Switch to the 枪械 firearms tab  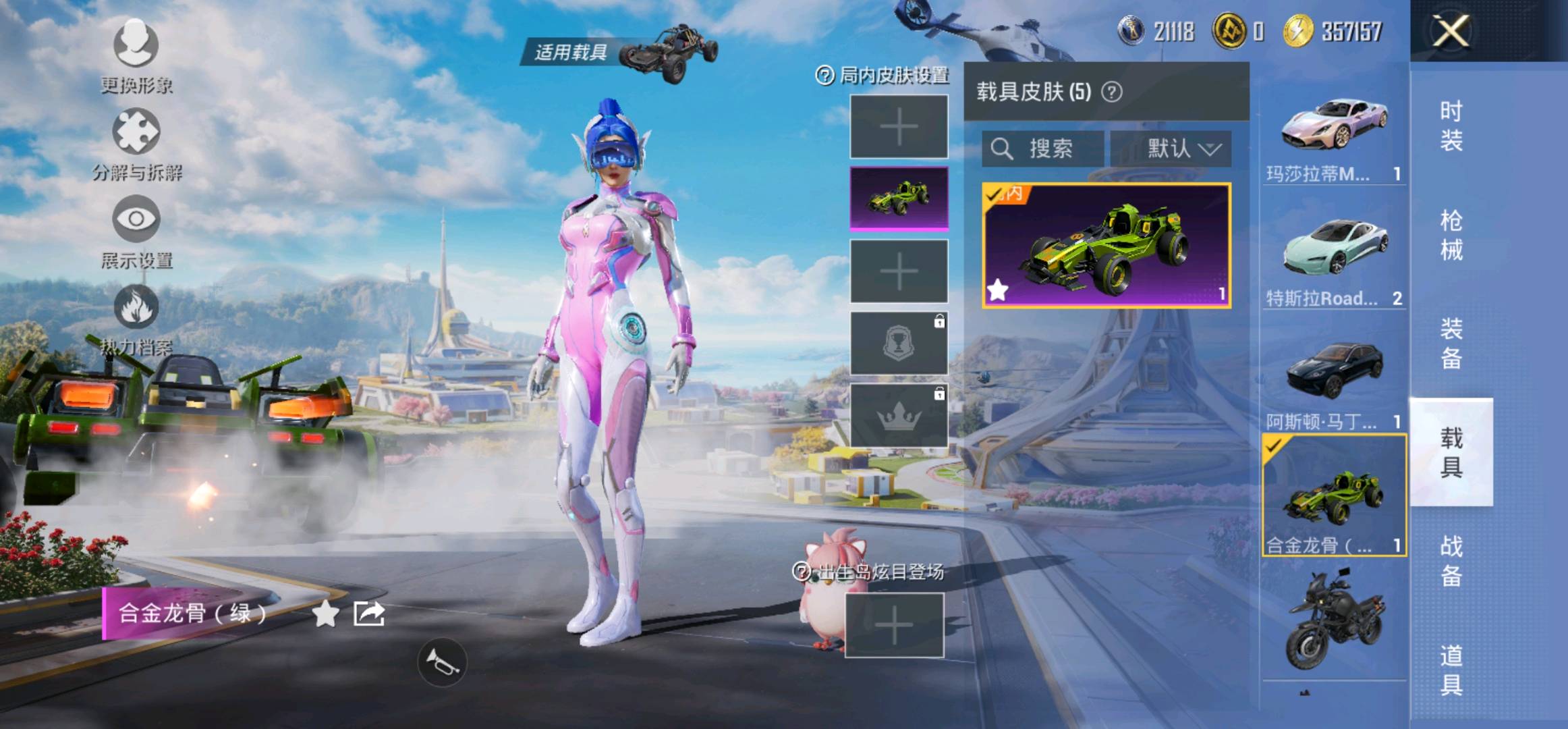point(1451,235)
